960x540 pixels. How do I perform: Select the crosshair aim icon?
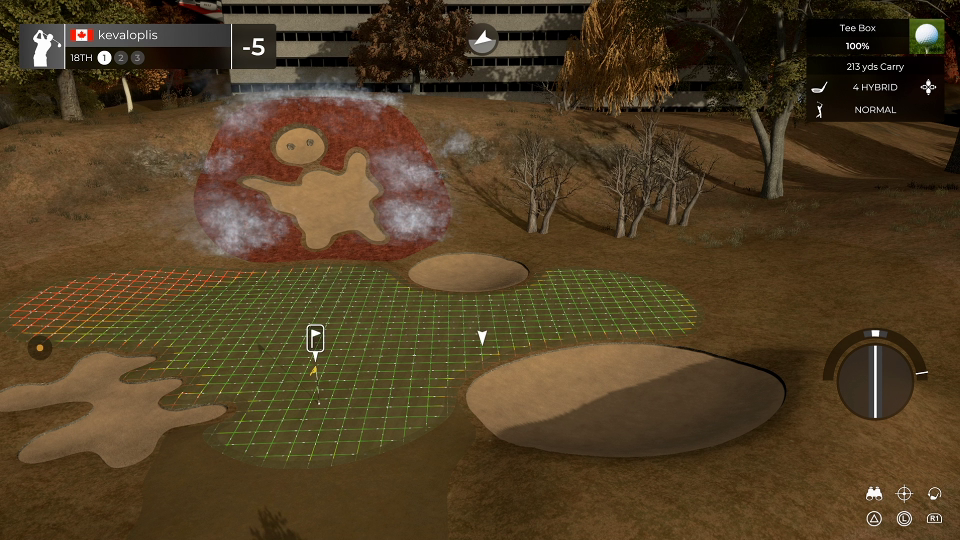coord(904,493)
